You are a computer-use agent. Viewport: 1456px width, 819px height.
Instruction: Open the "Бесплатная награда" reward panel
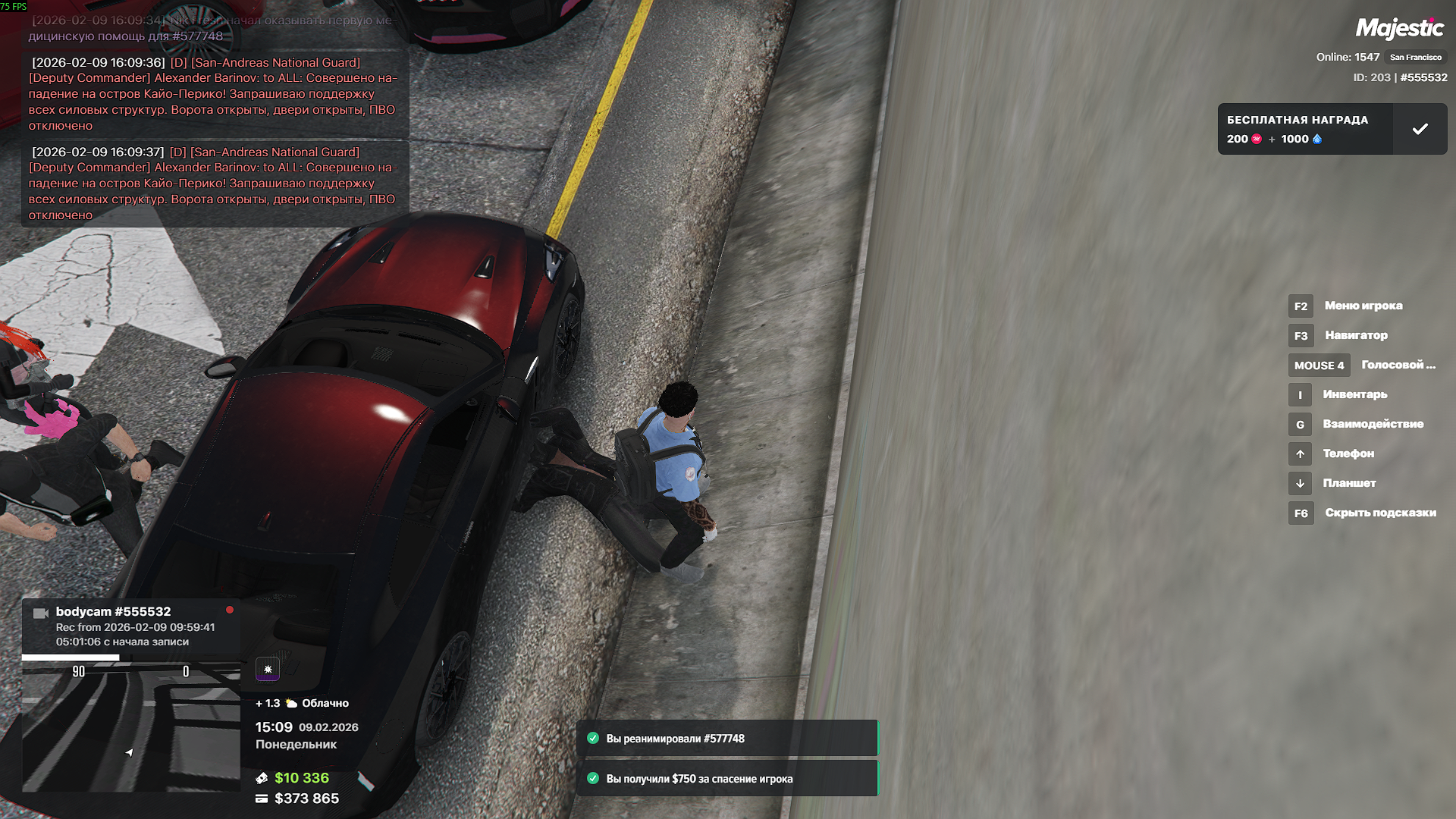click(1304, 129)
